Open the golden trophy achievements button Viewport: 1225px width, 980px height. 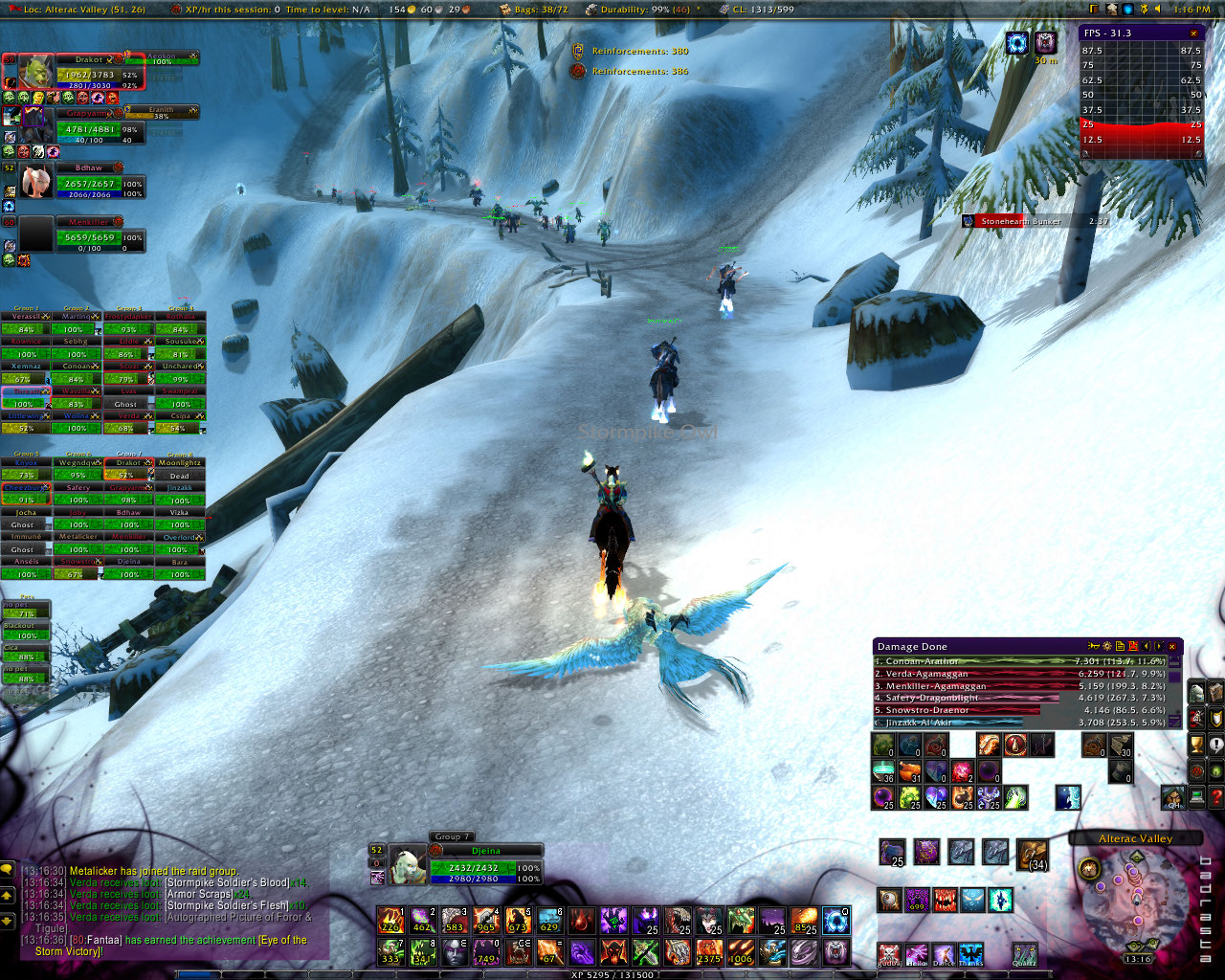[1196, 745]
